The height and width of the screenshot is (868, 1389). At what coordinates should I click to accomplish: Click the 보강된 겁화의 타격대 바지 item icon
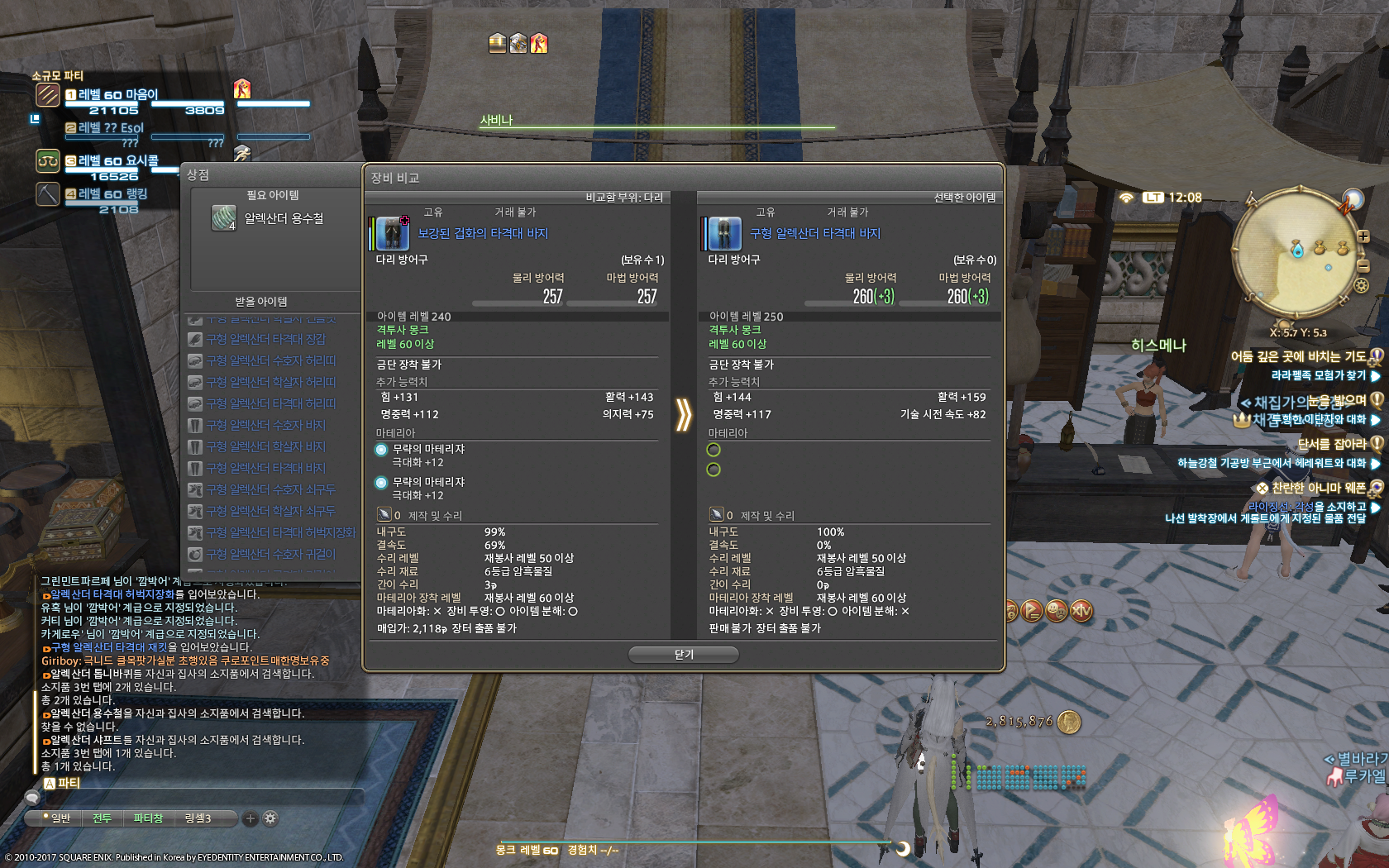pyautogui.click(x=393, y=234)
